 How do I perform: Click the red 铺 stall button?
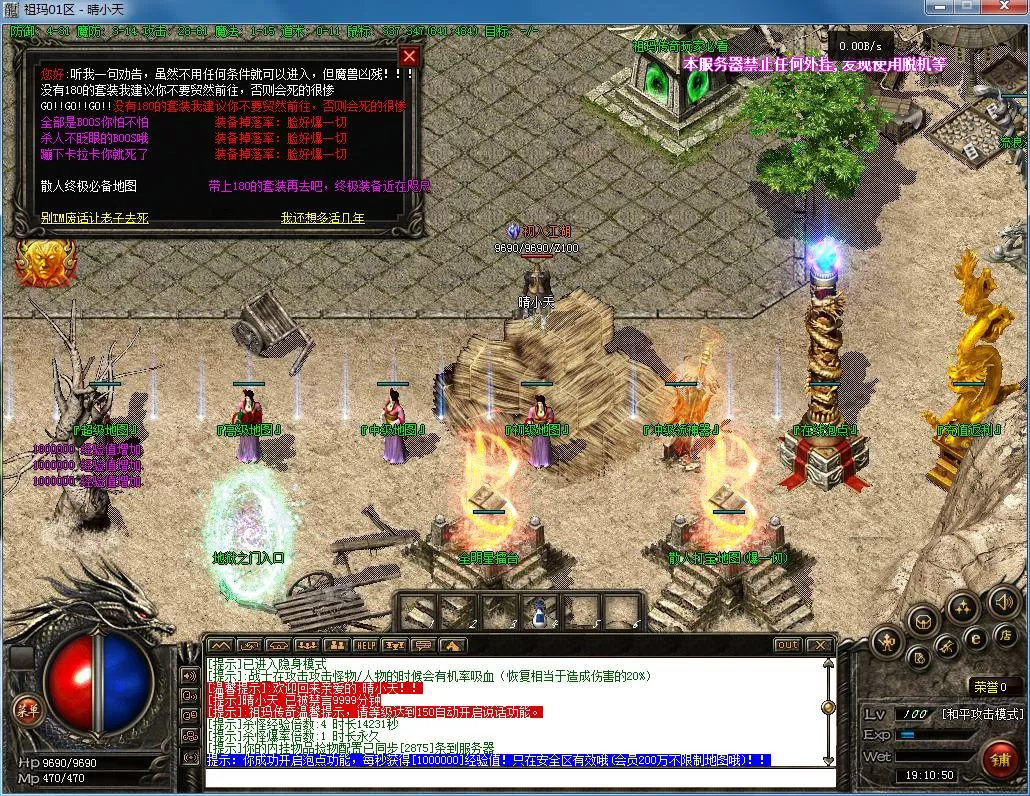[1000, 759]
